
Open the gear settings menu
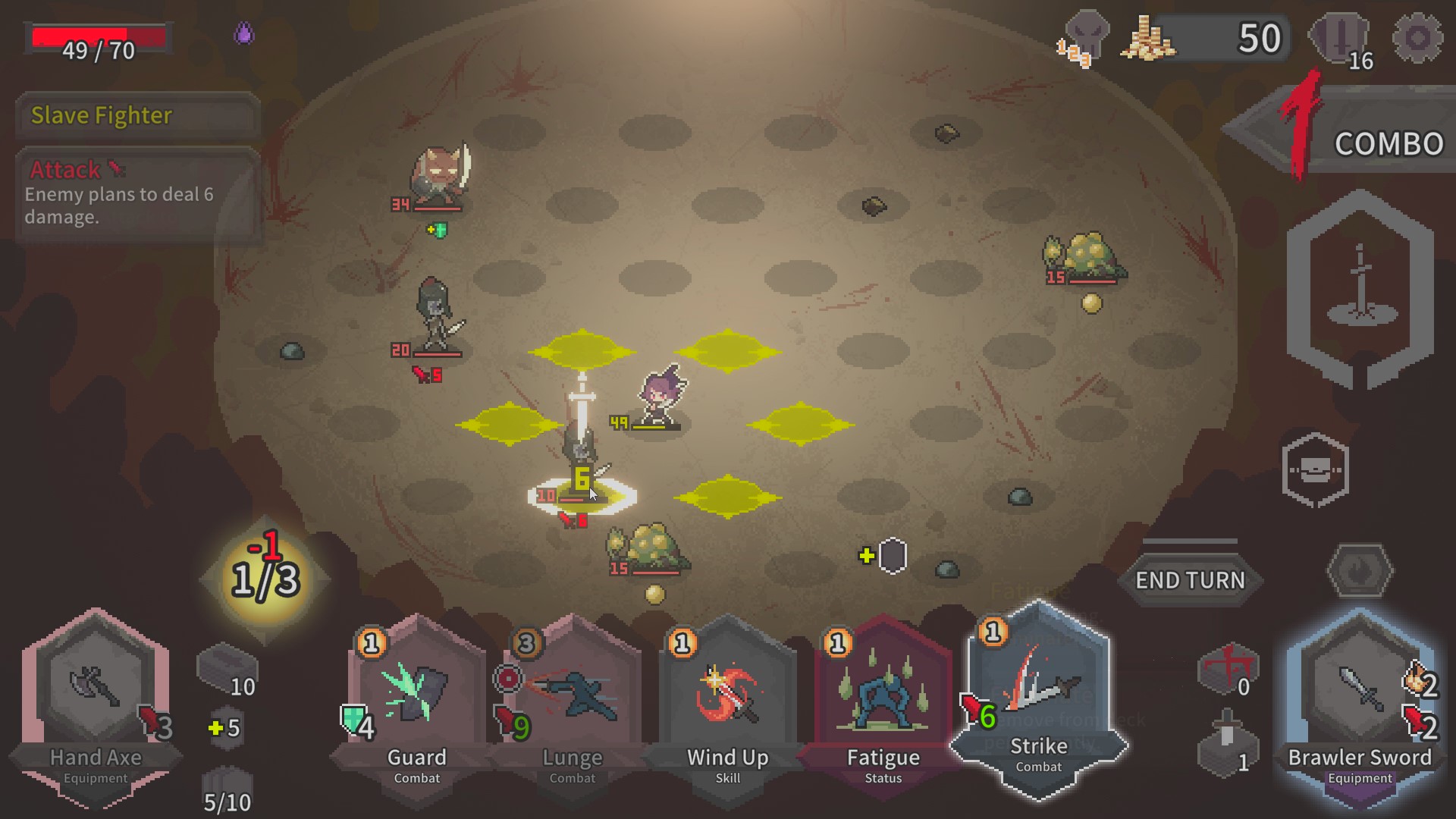pos(1417,38)
